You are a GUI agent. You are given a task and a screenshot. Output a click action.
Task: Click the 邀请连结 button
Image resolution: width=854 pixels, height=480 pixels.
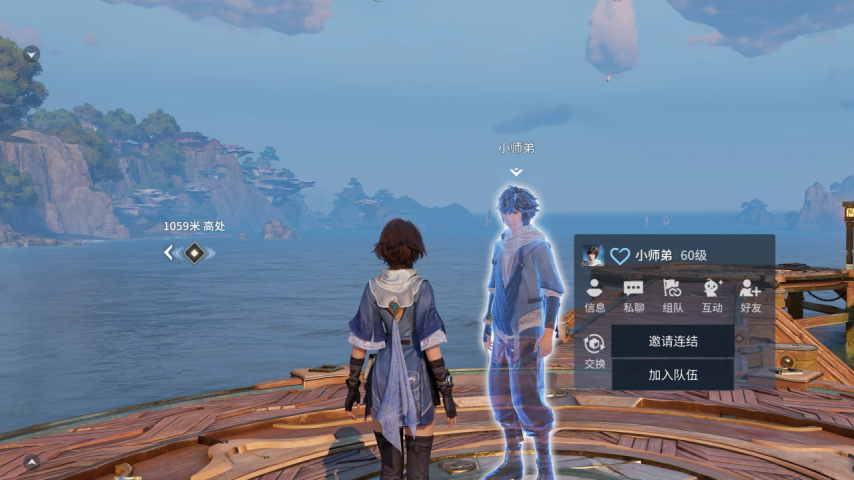pos(673,341)
